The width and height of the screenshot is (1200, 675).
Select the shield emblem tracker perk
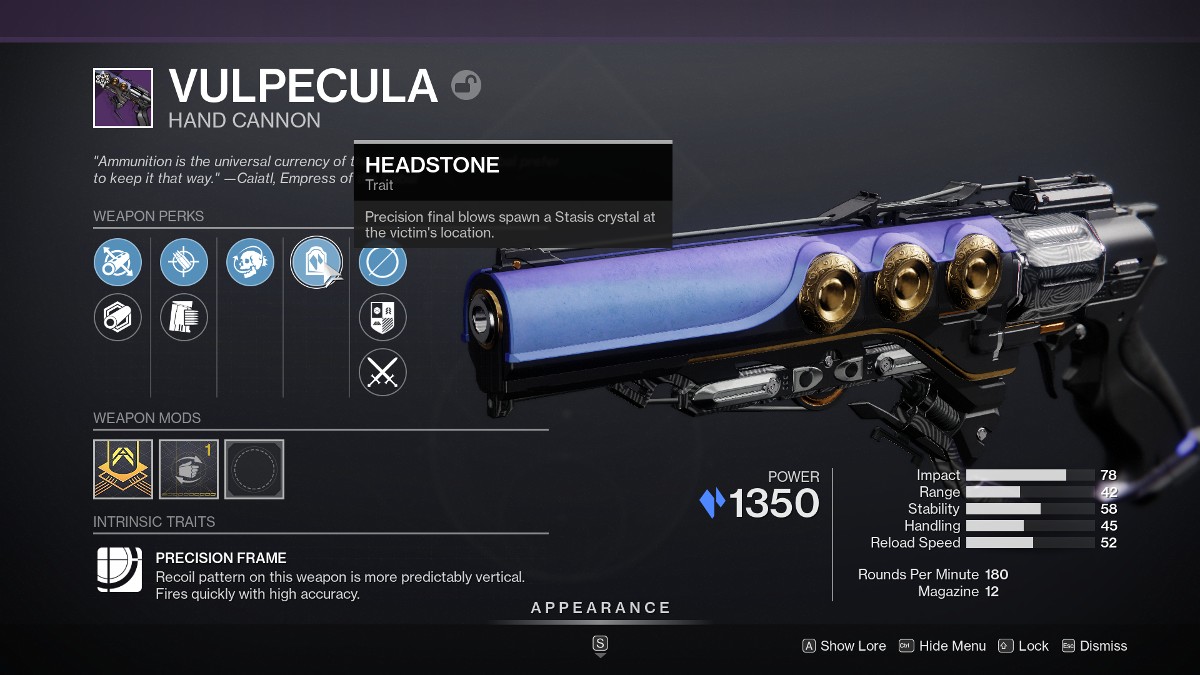click(383, 317)
